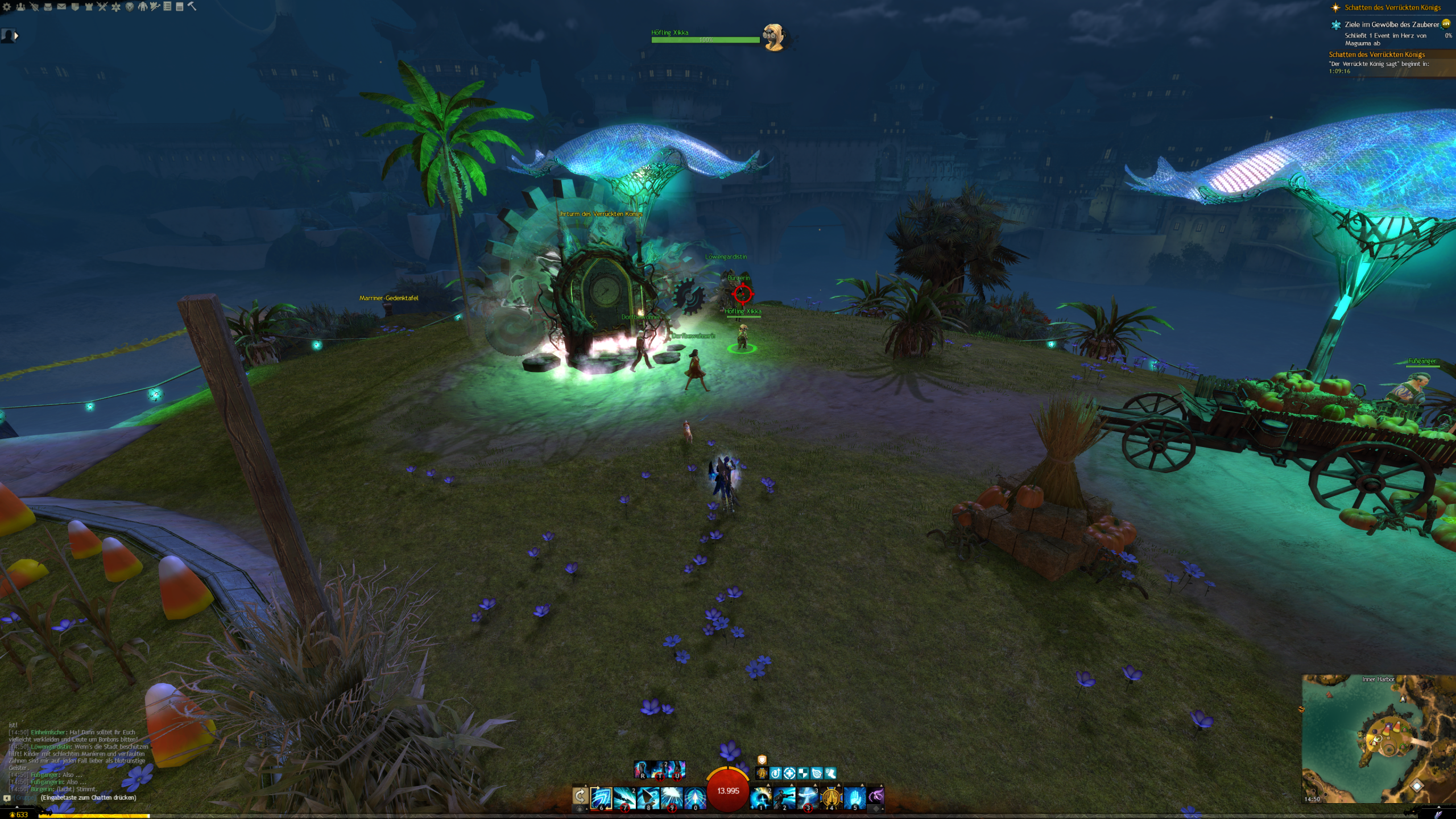
Task: Activate the upward arrow skill in slot 0
Action: point(694,797)
